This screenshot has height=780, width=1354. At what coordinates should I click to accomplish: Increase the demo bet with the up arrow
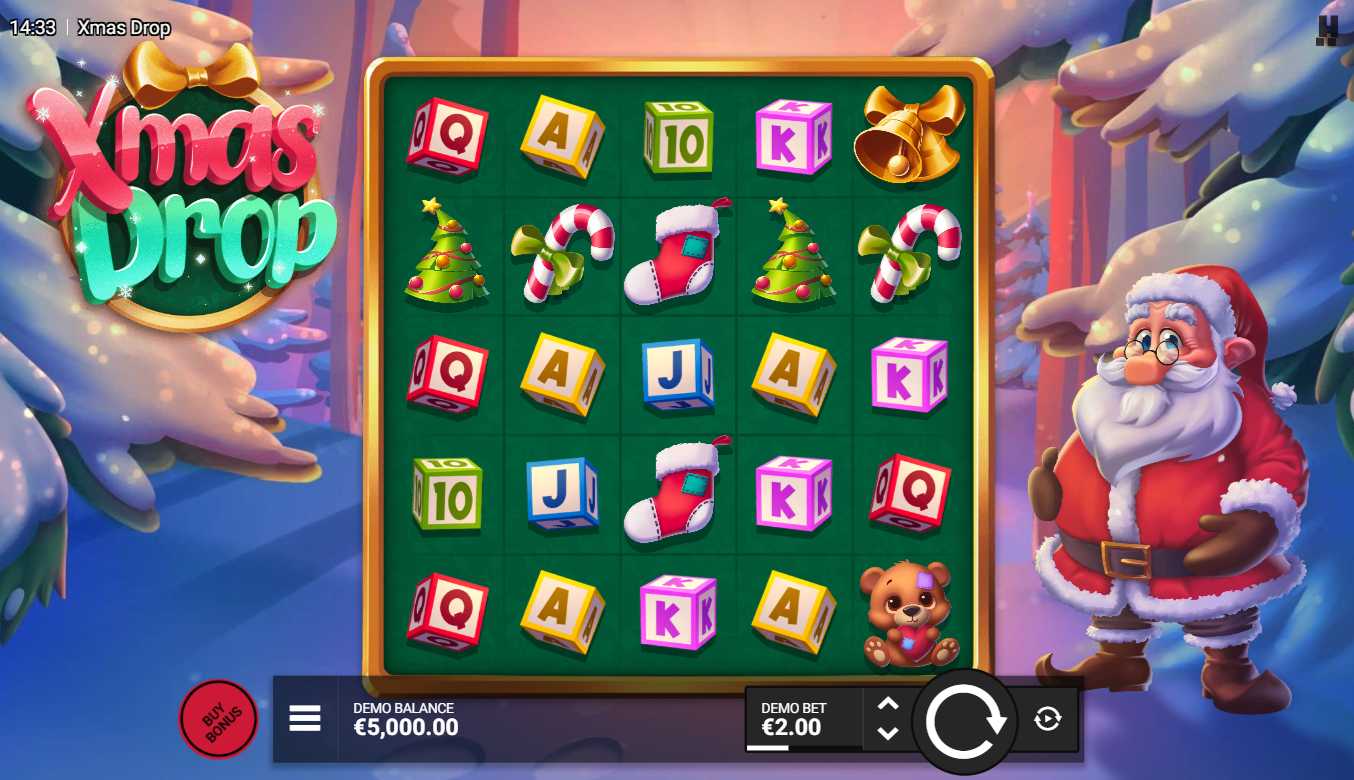888,704
